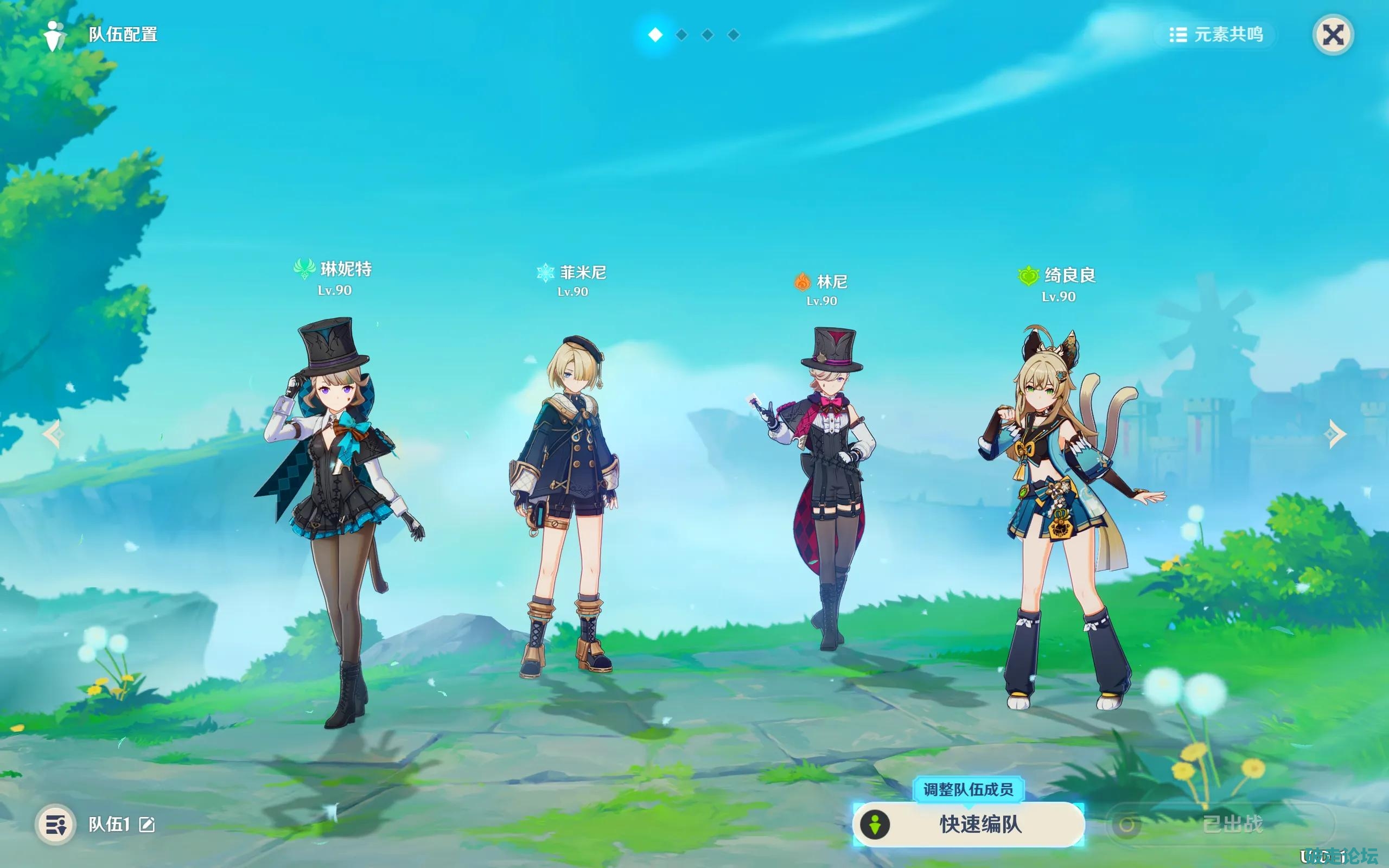Switch to the third party page dot
This screenshot has width=1389, height=868.
tap(708, 35)
